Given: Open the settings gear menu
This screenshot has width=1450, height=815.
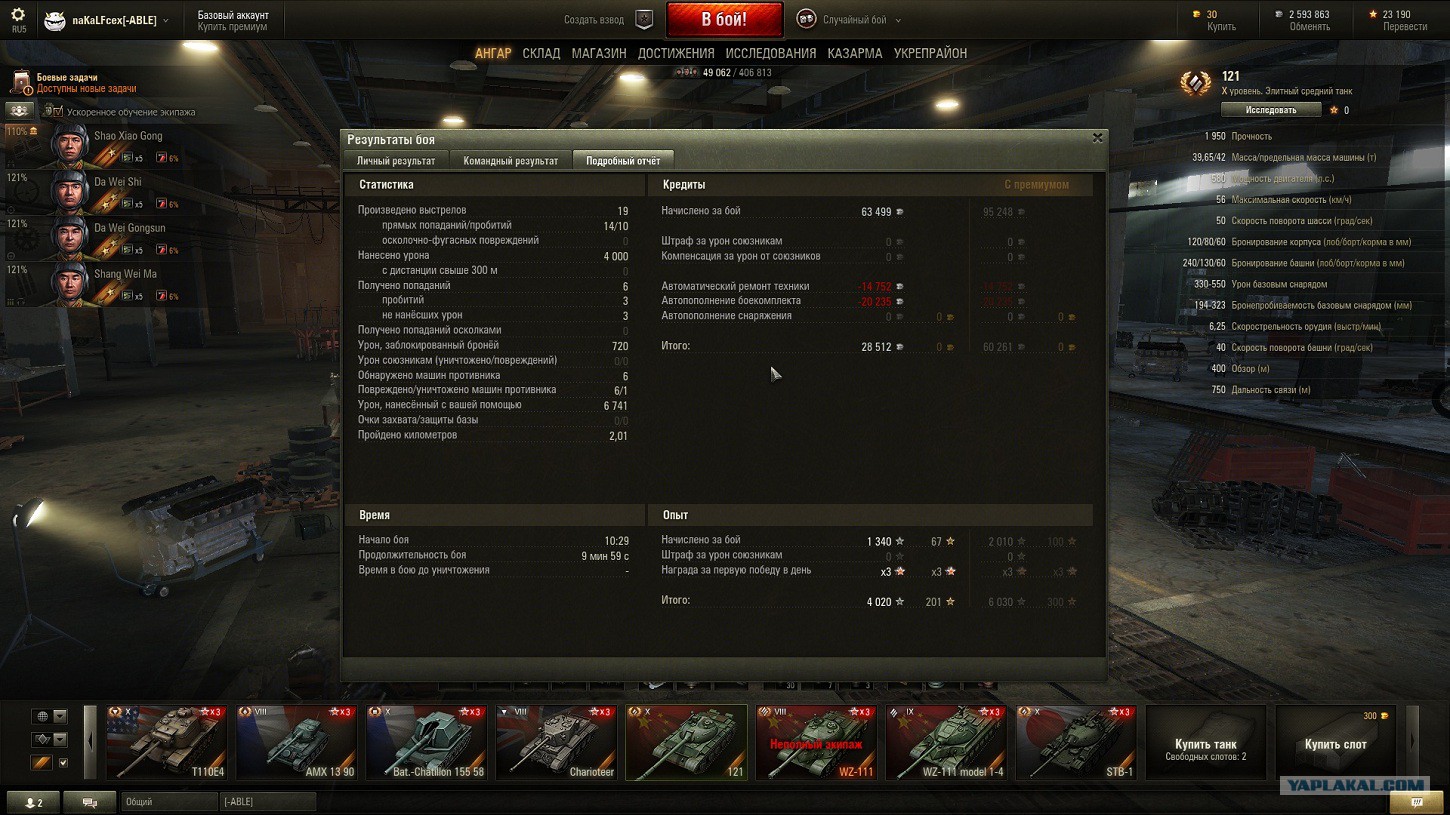Looking at the screenshot, I should [x=18, y=15].
